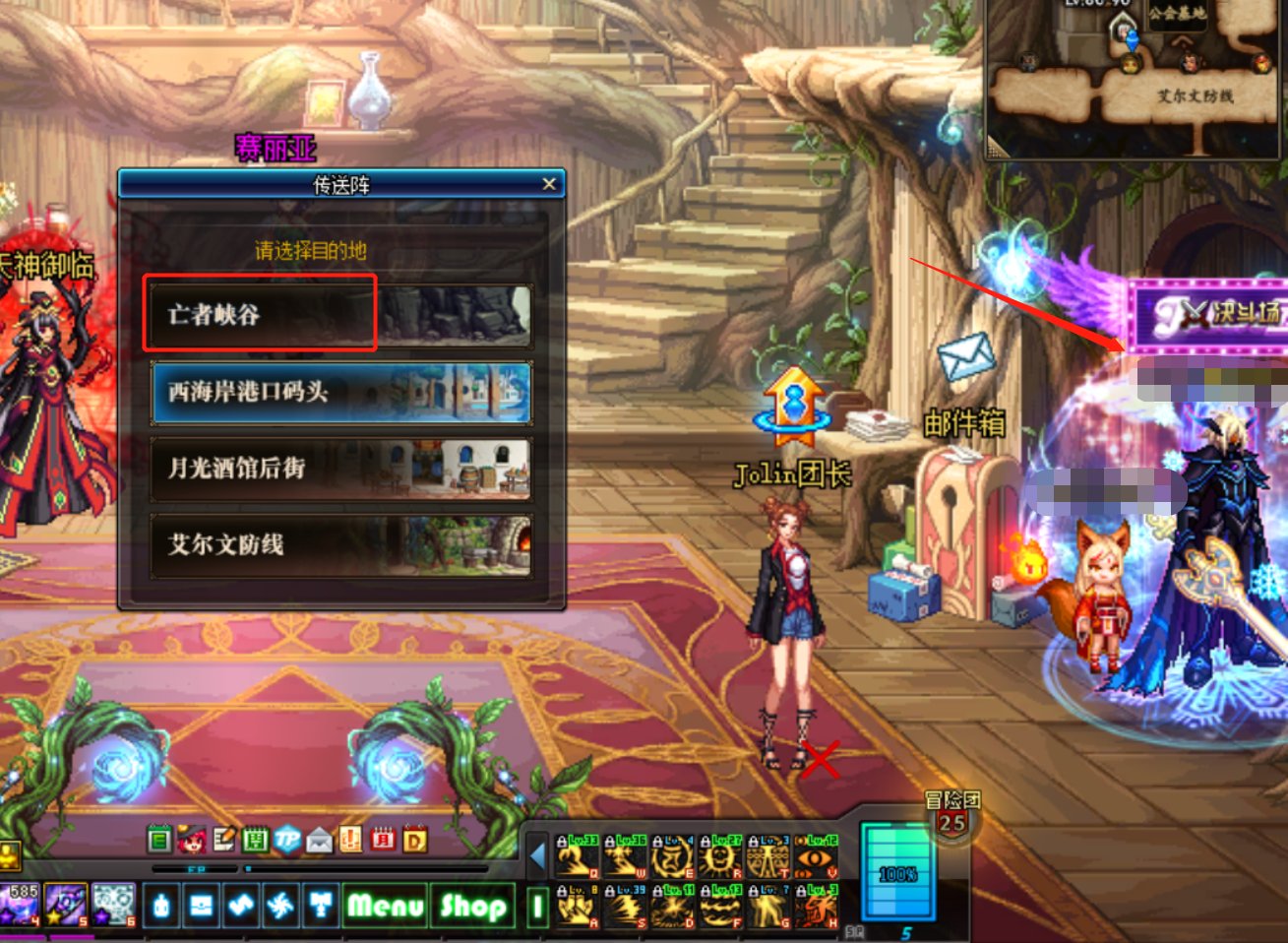Open the orange D calendar icon
1288x943 pixels.
click(x=414, y=840)
